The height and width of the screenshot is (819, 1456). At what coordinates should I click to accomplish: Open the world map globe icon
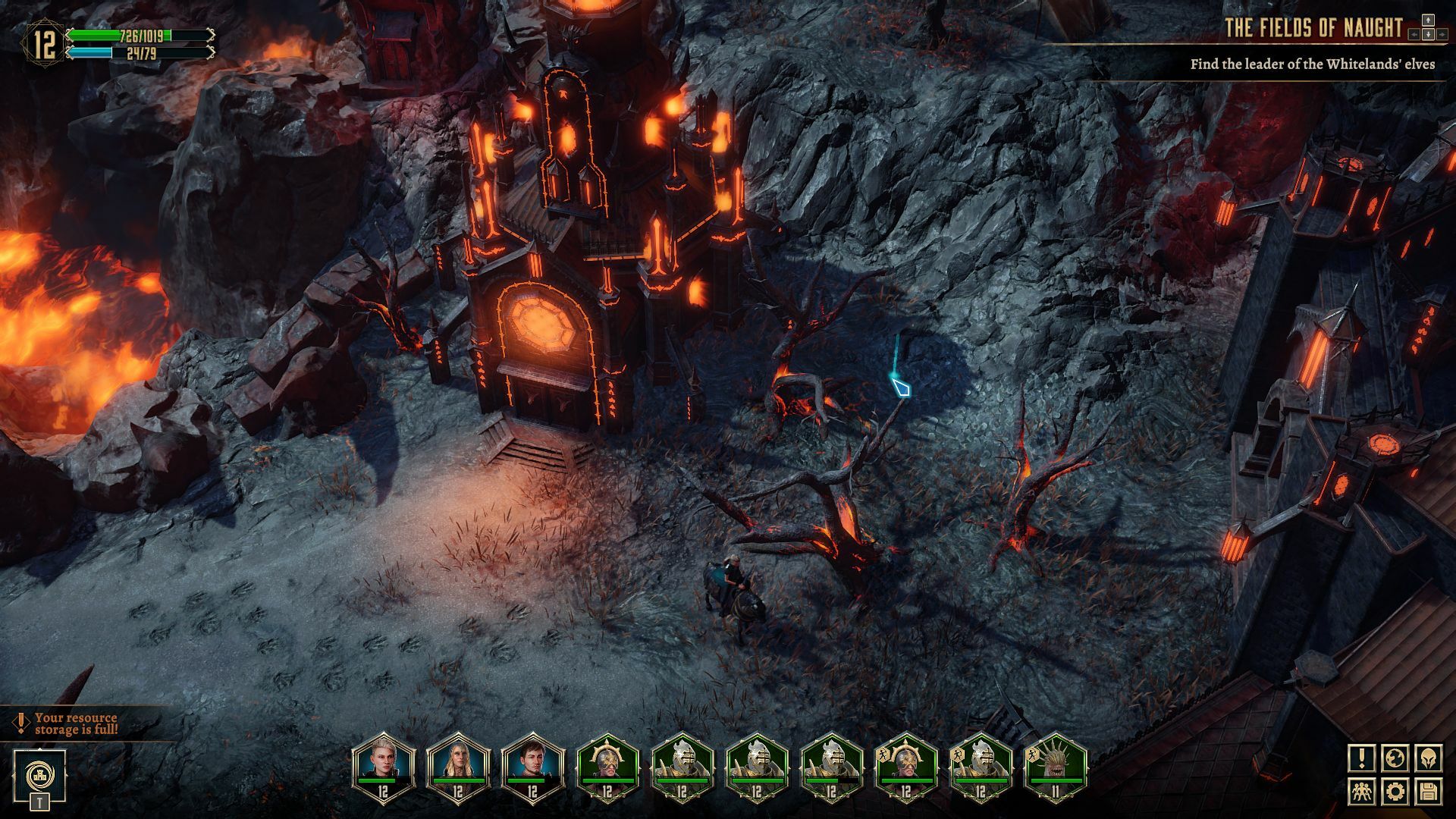1395,758
